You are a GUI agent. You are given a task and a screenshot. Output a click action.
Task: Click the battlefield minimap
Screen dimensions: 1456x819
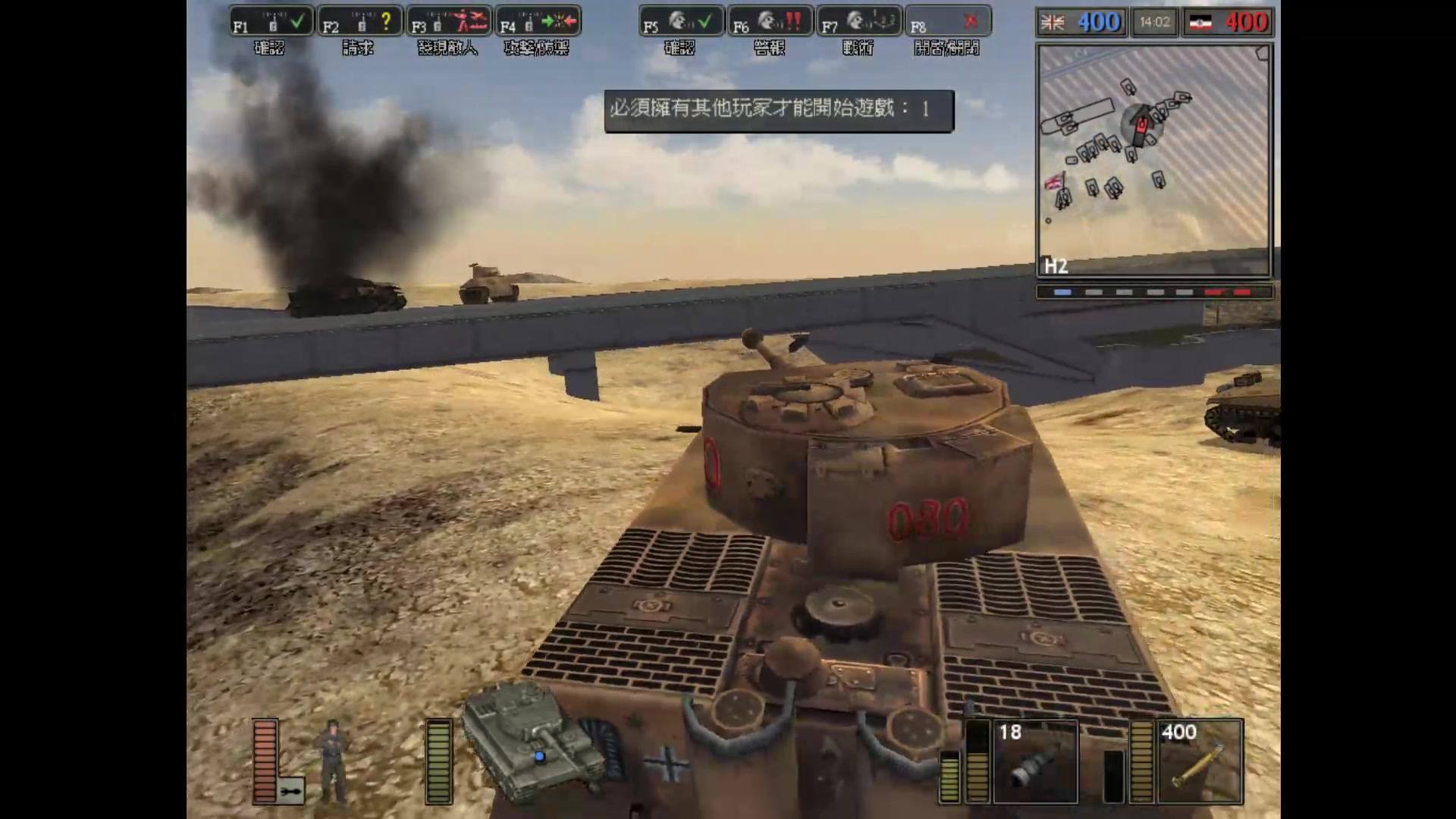pos(1153,159)
